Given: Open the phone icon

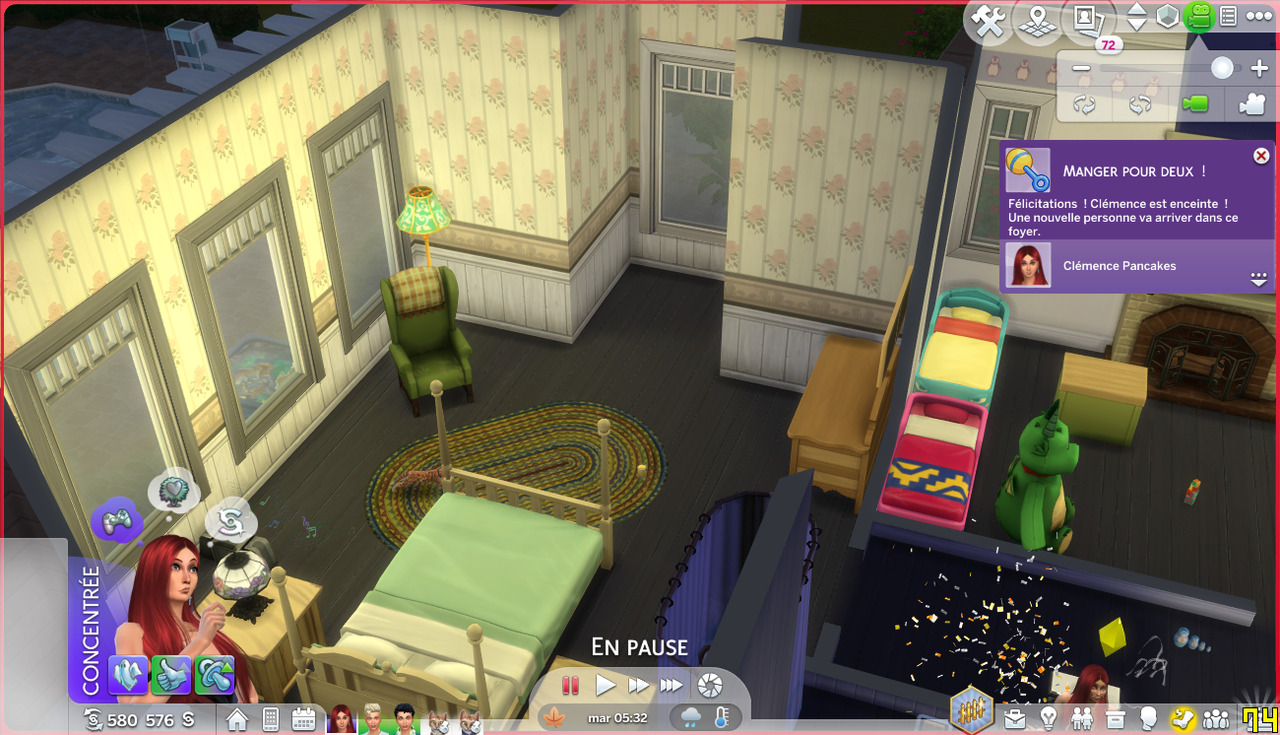Looking at the screenshot, I should coord(270,719).
